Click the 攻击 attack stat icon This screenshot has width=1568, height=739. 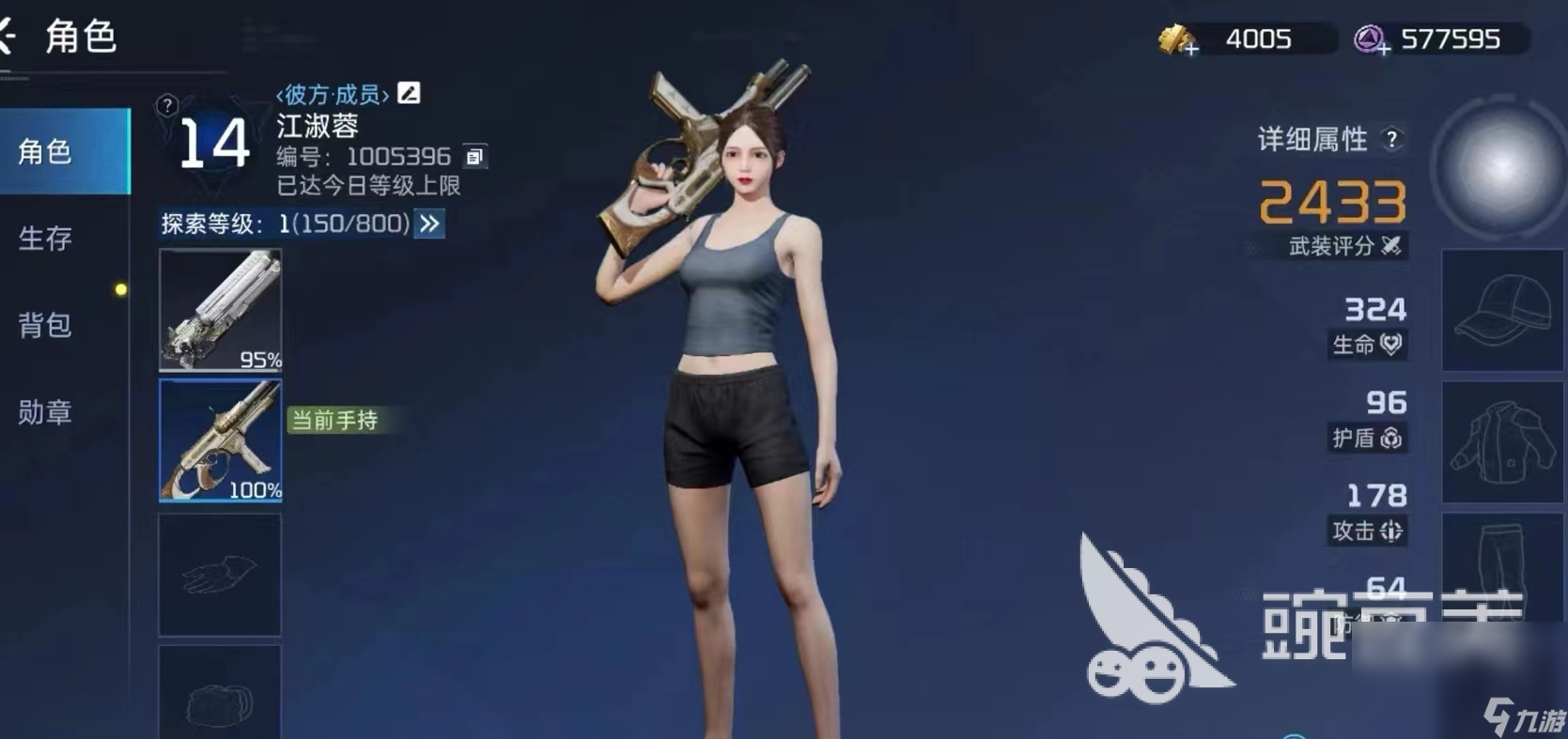1390,531
